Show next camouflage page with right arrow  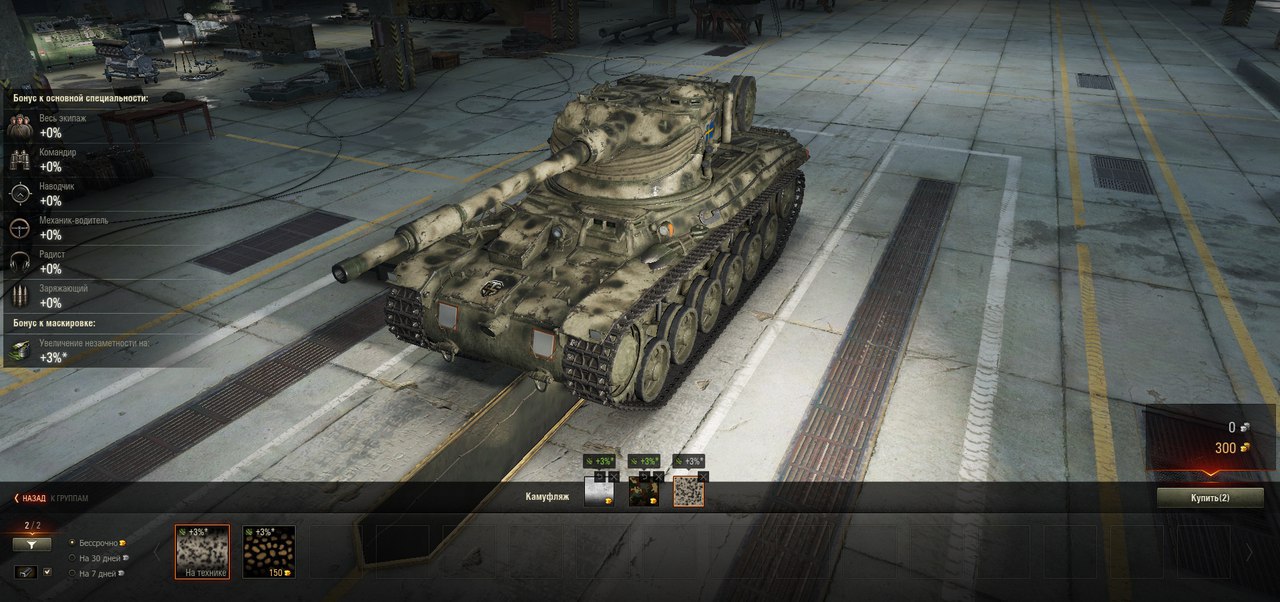[x=1248, y=552]
